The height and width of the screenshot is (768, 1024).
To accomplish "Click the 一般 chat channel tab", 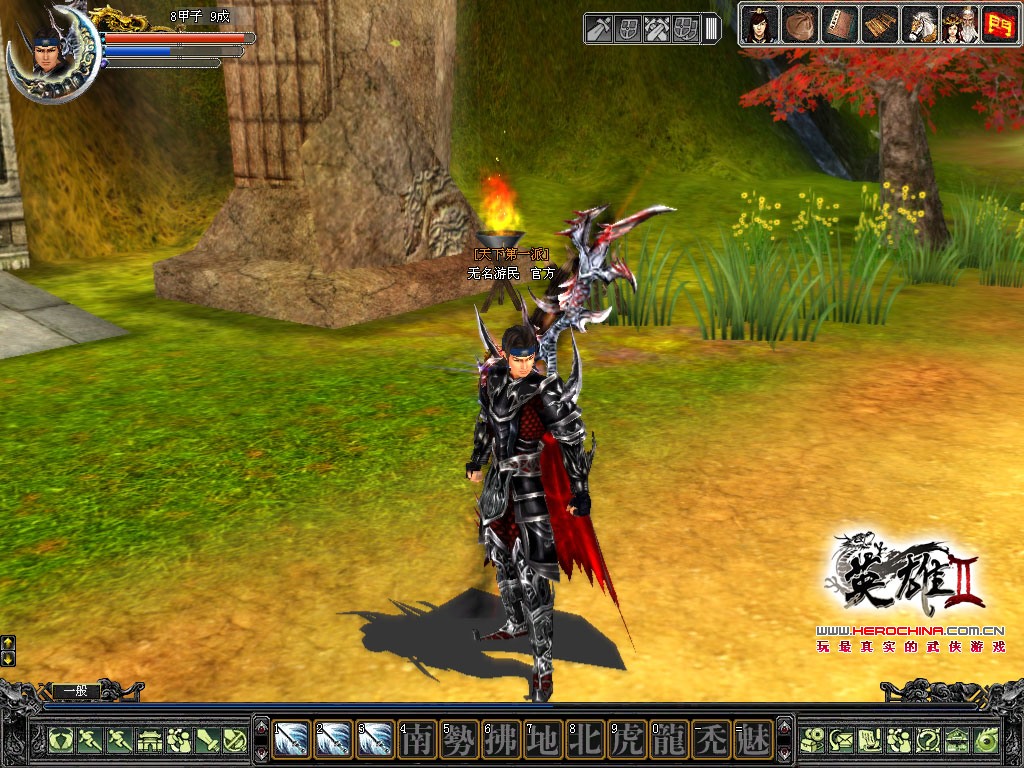I will (76, 690).
